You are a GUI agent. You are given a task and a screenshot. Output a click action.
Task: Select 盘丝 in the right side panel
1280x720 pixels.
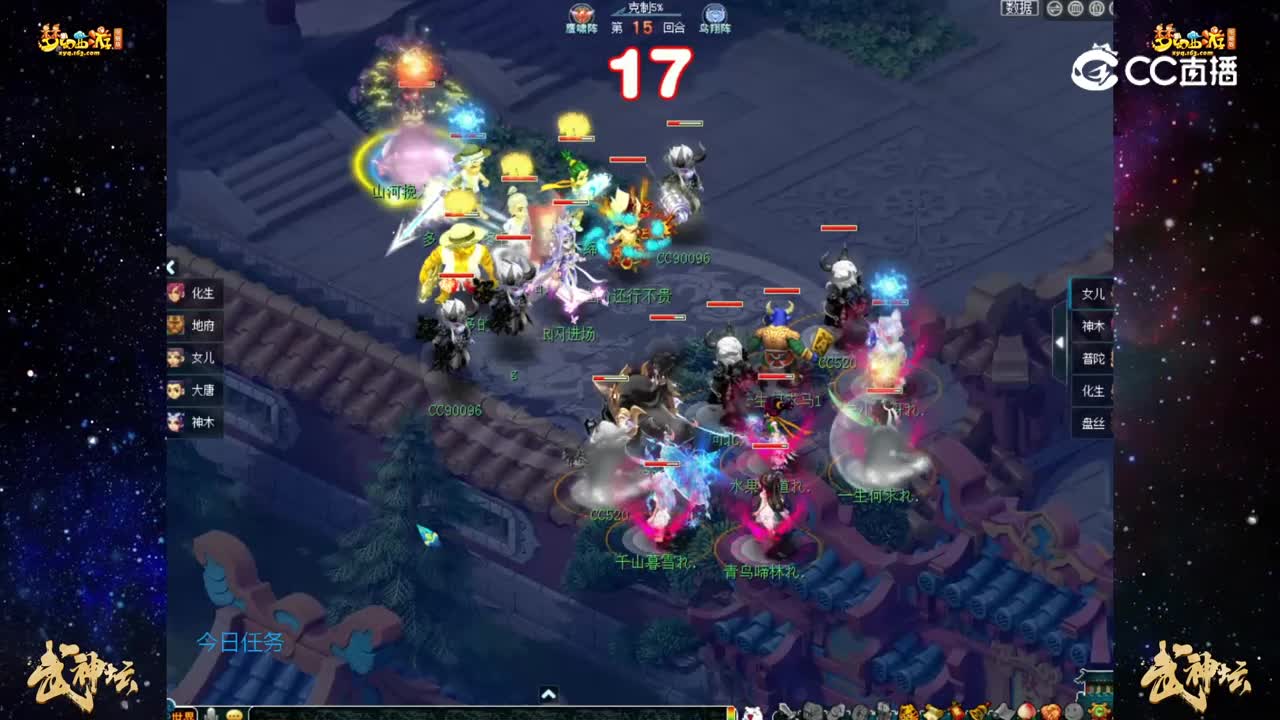pos(1093,420)
